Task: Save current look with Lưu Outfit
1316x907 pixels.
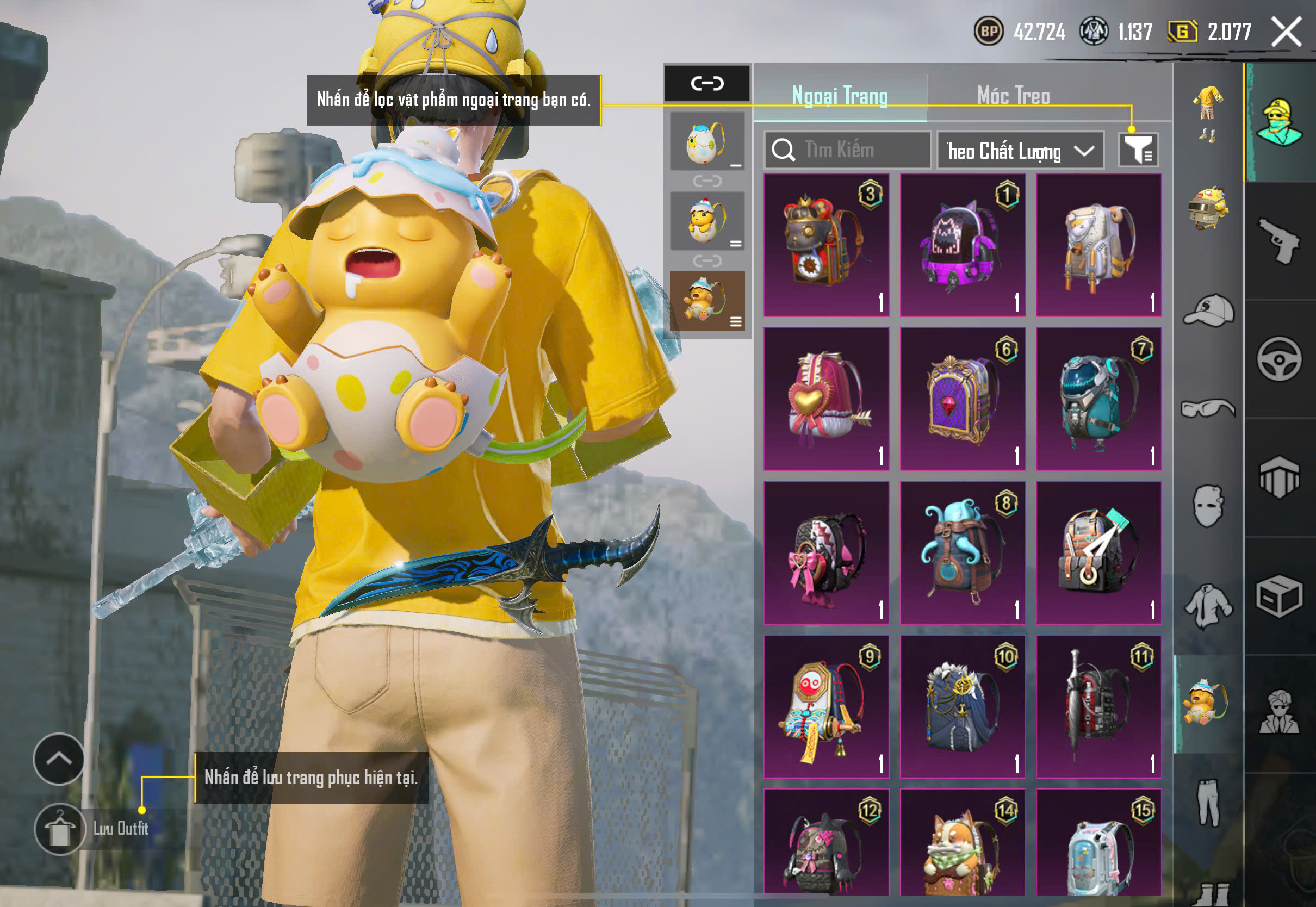Action: click(x=60, y=829)
